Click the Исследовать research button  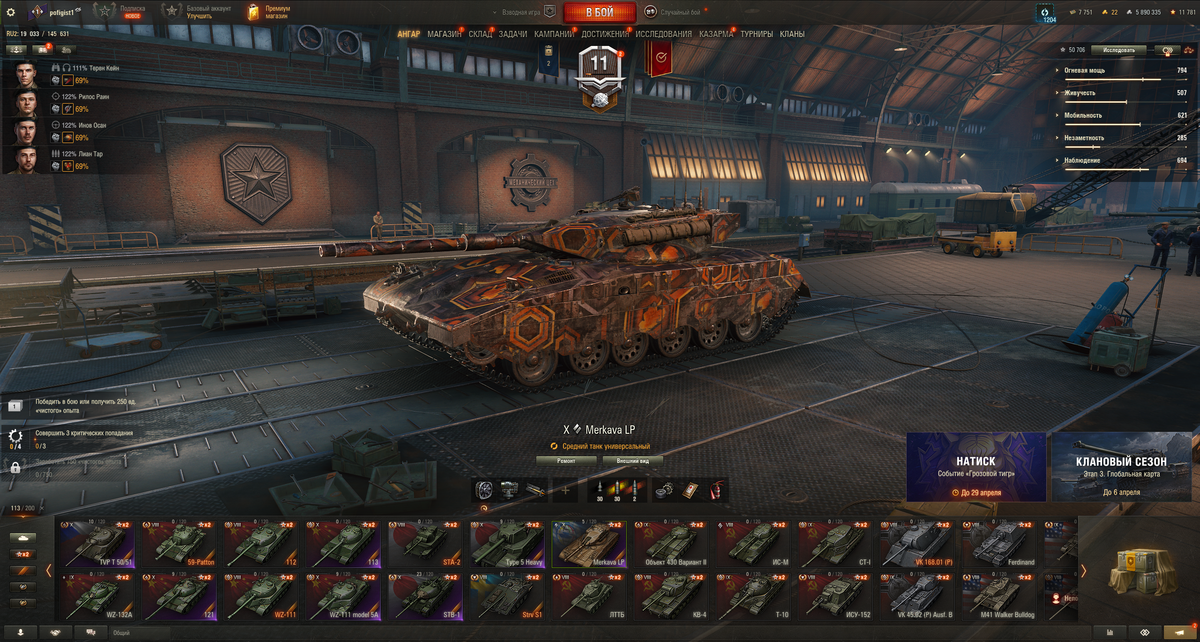click(1118, 50)
